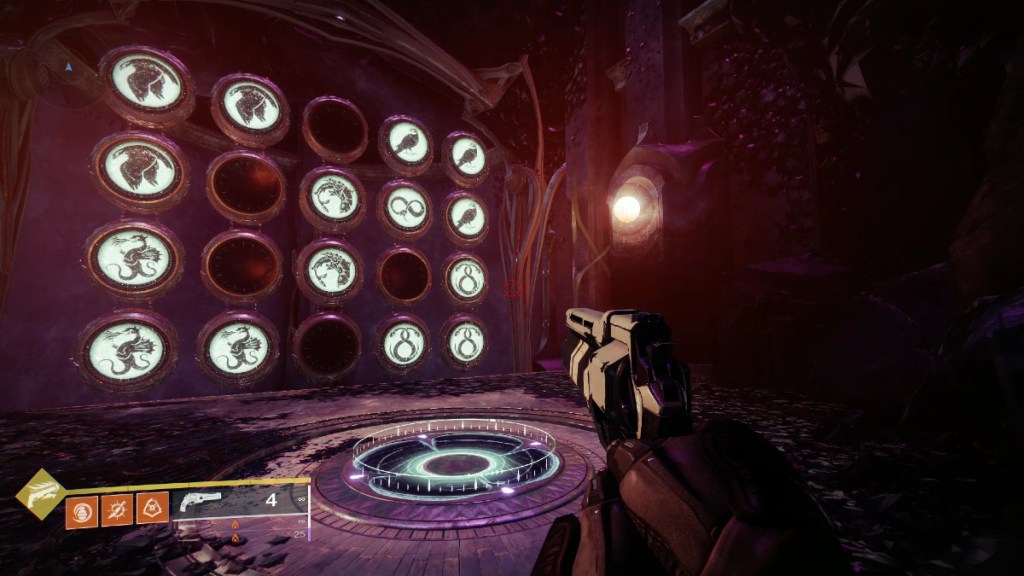Use the knife melee ability icon

tap(117, 511)
